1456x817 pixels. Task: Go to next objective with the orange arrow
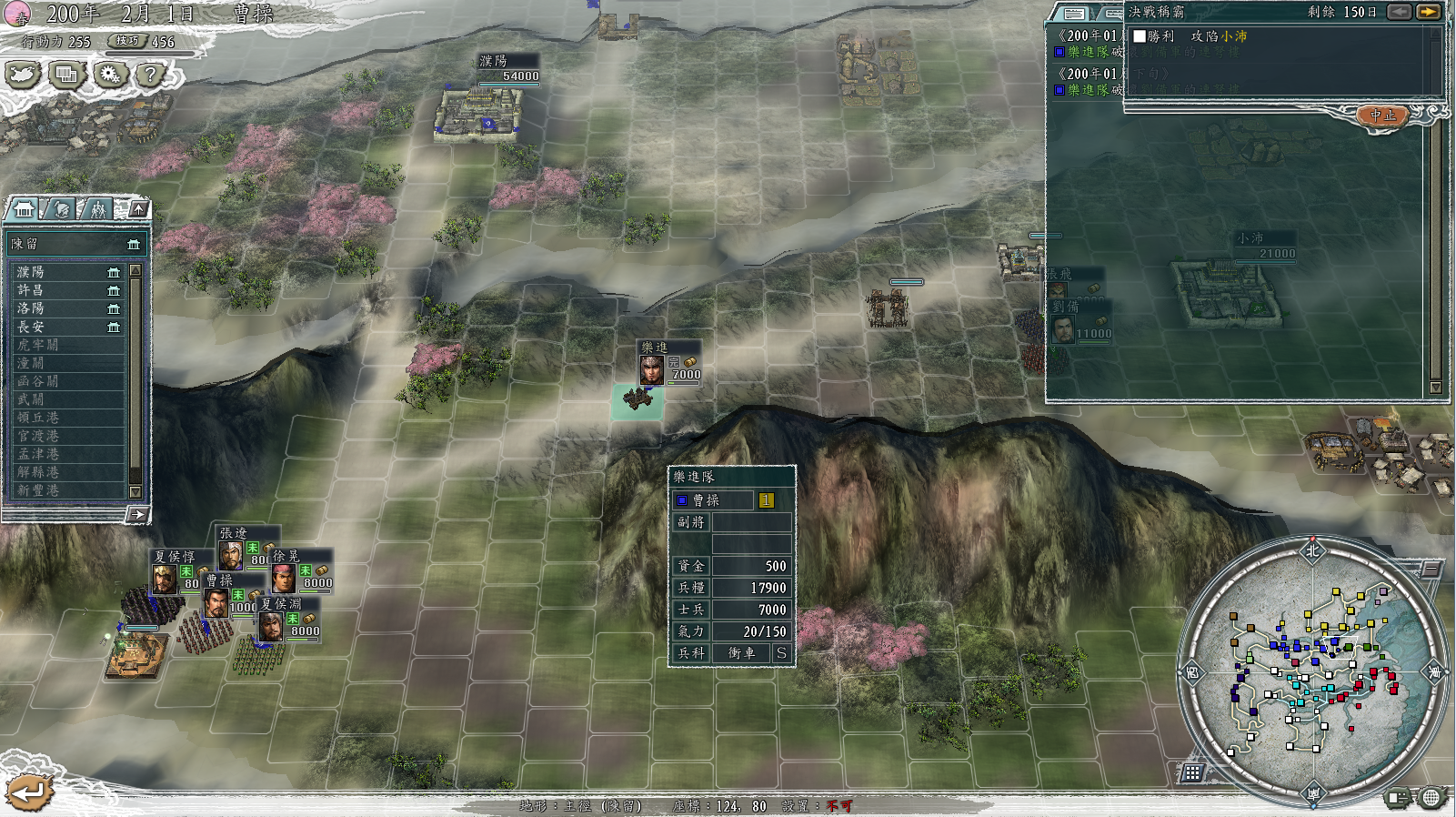tap(1428, 12)
